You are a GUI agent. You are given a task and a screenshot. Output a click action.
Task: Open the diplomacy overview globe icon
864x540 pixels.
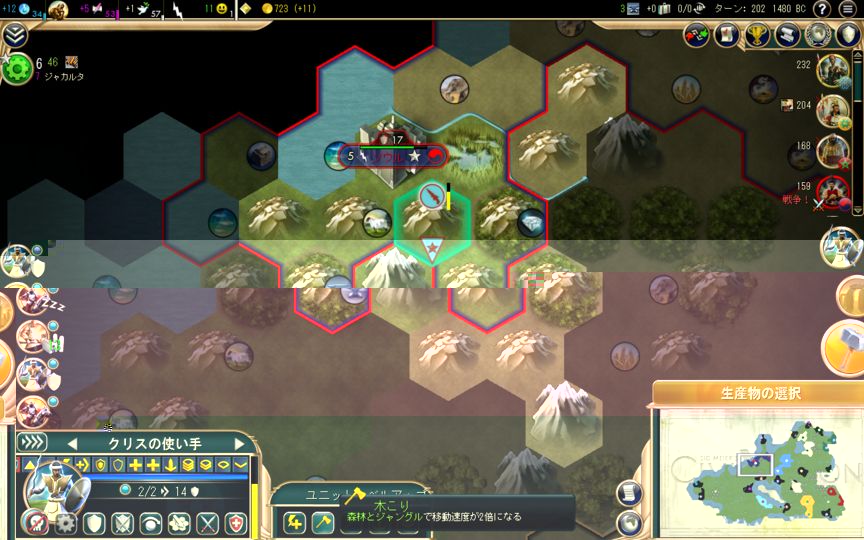(x=817, y=35)
